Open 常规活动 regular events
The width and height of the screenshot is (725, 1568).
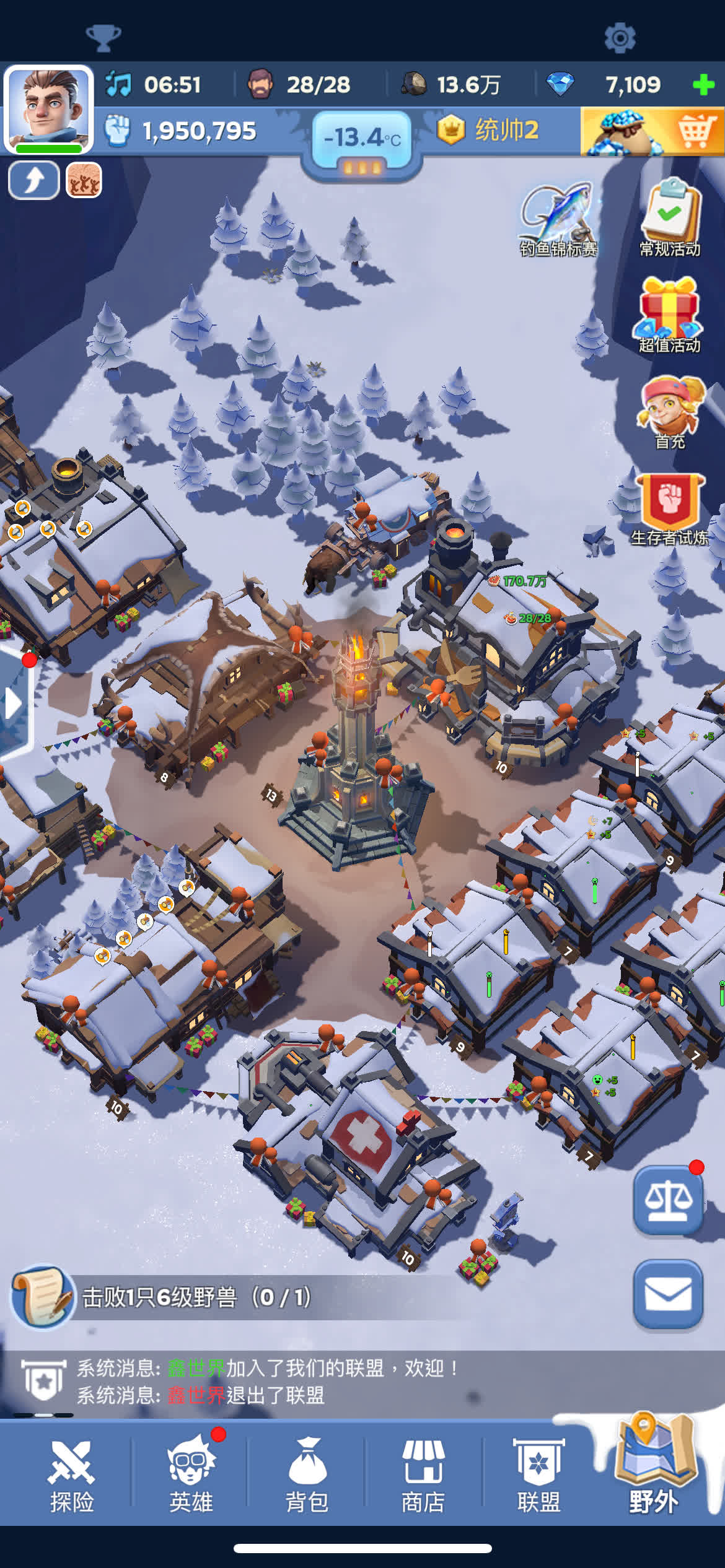point(670,217)
